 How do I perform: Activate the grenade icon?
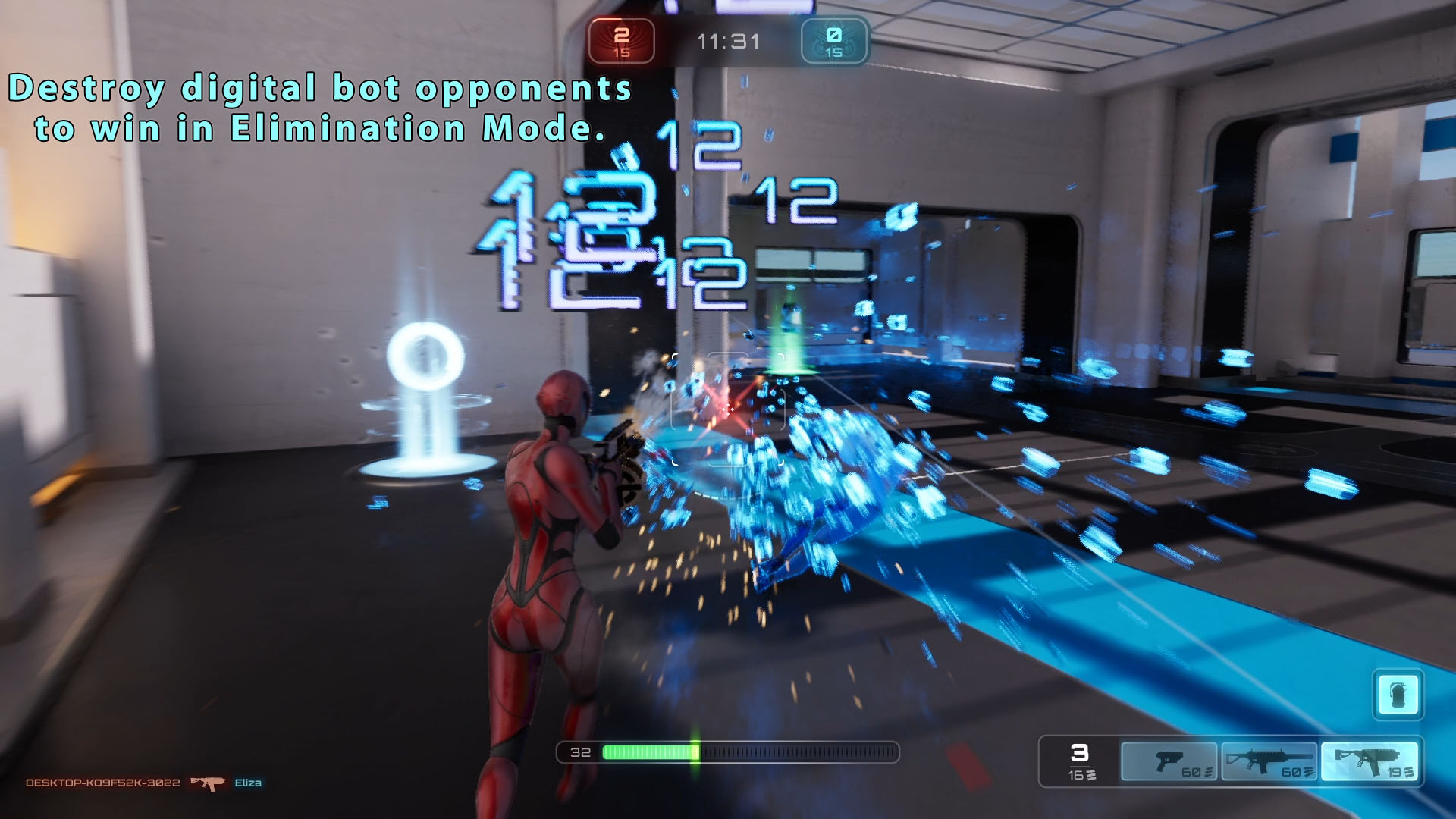point(1398,695)
